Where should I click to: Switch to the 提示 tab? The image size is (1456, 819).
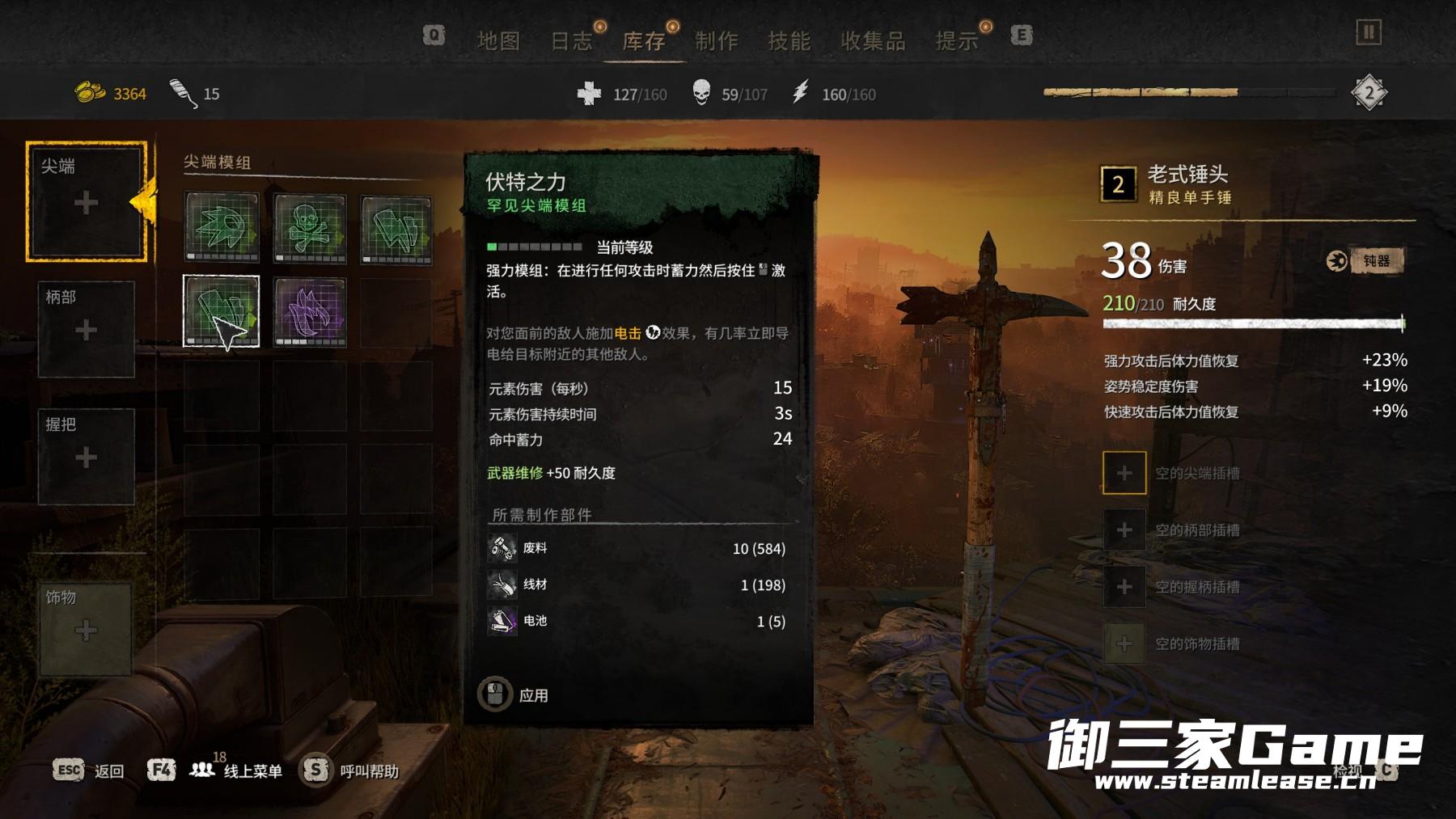tap(957, 40)
